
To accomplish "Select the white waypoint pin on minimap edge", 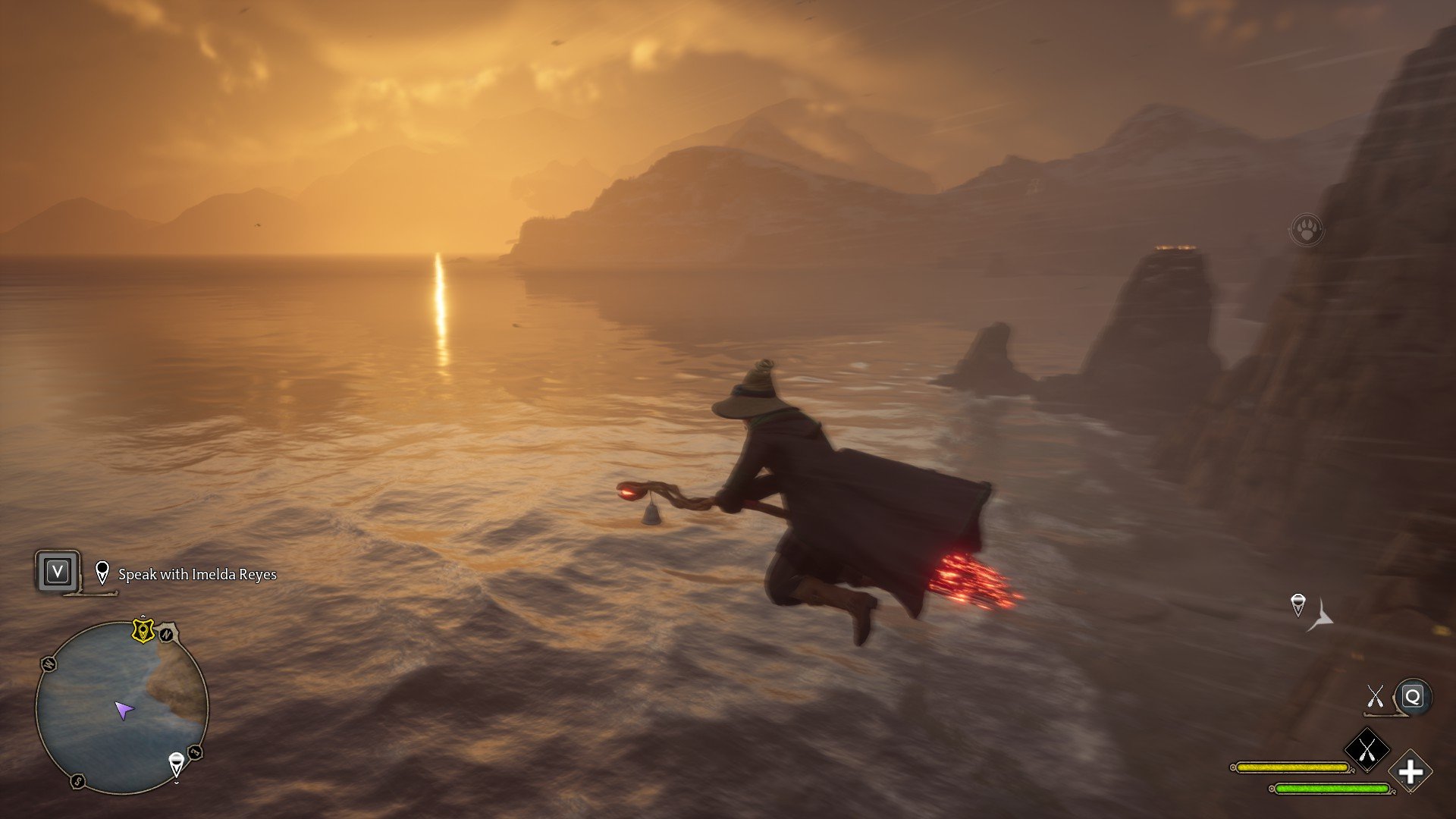I will [176, 763].
